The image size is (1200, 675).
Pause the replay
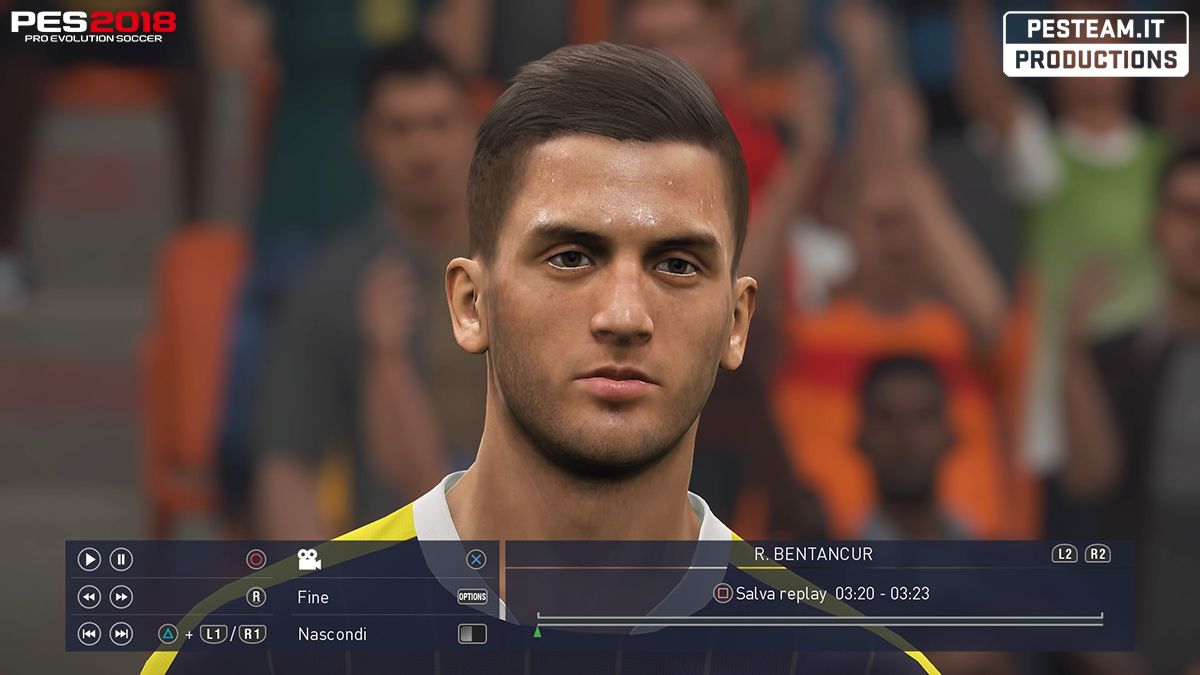[x=121, y=560]
